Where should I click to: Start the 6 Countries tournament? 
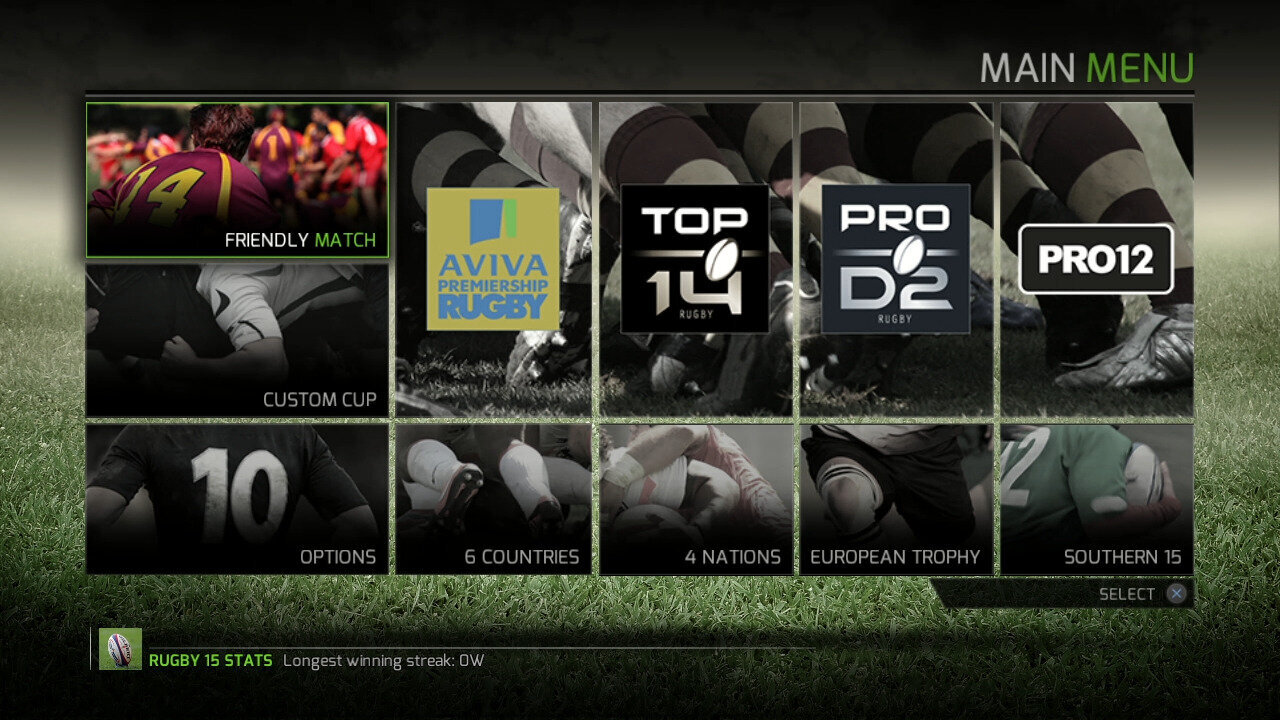point(493,499)
